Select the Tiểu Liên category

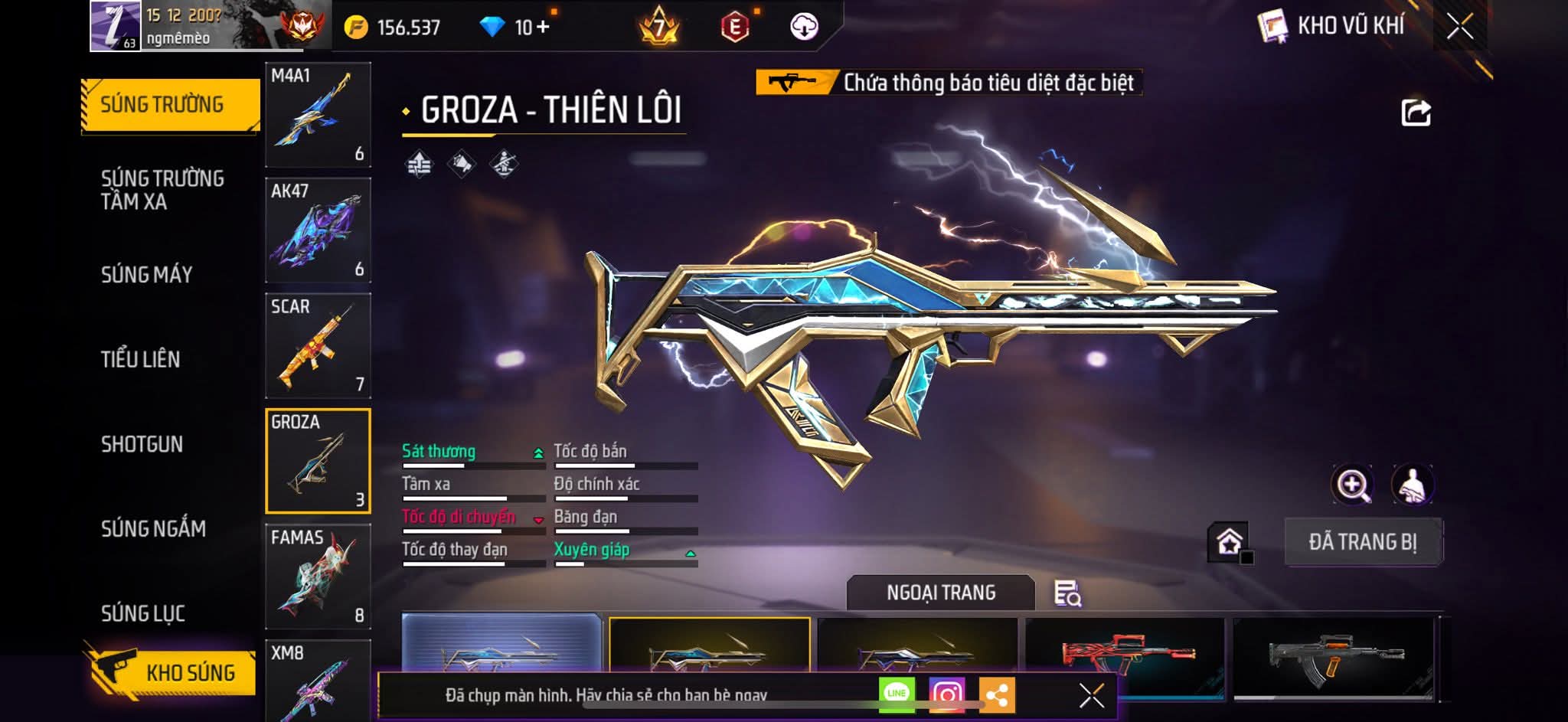(140, 359)
